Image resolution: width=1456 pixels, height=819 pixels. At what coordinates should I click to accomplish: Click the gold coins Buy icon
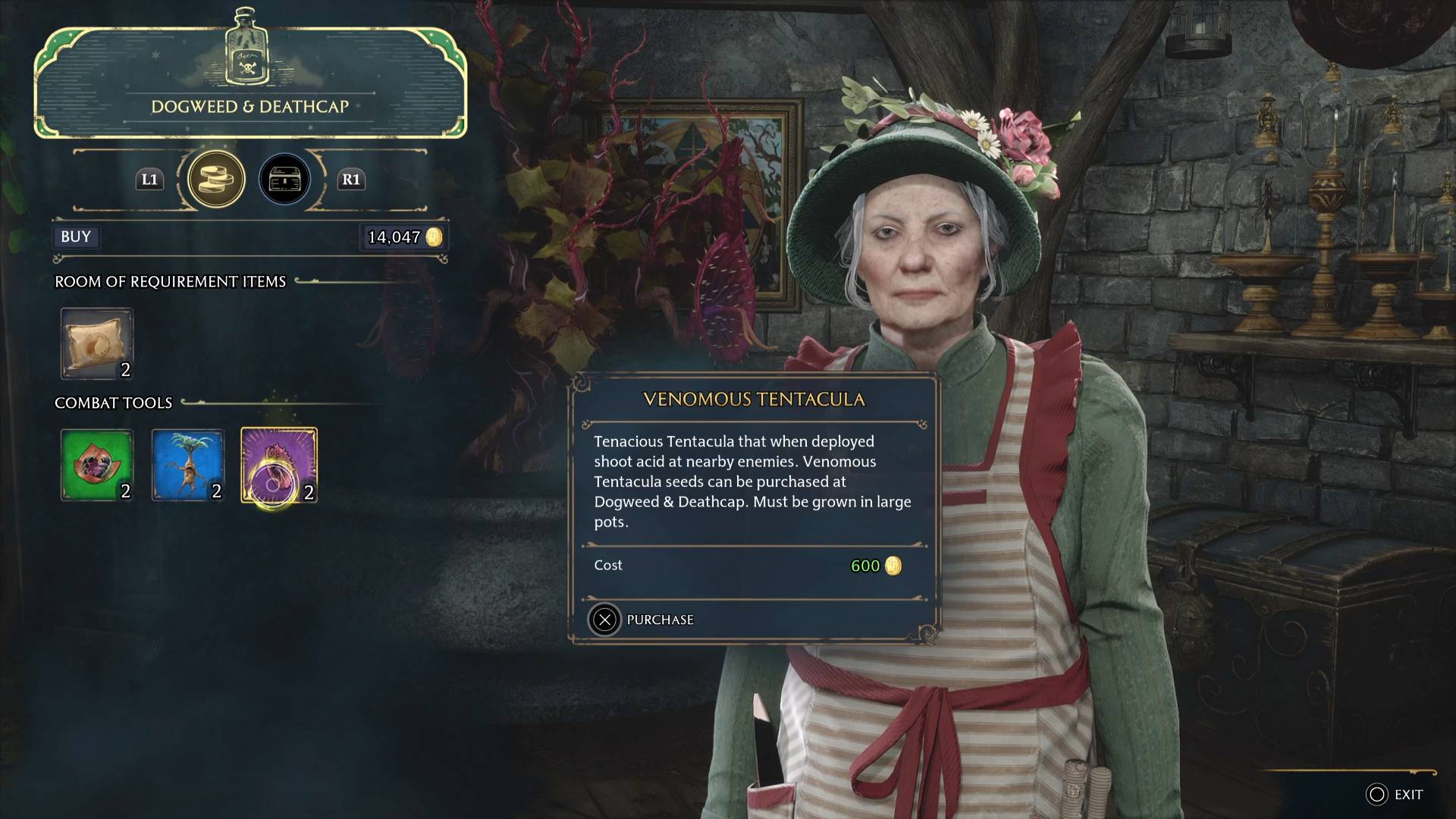click(216, 179)
